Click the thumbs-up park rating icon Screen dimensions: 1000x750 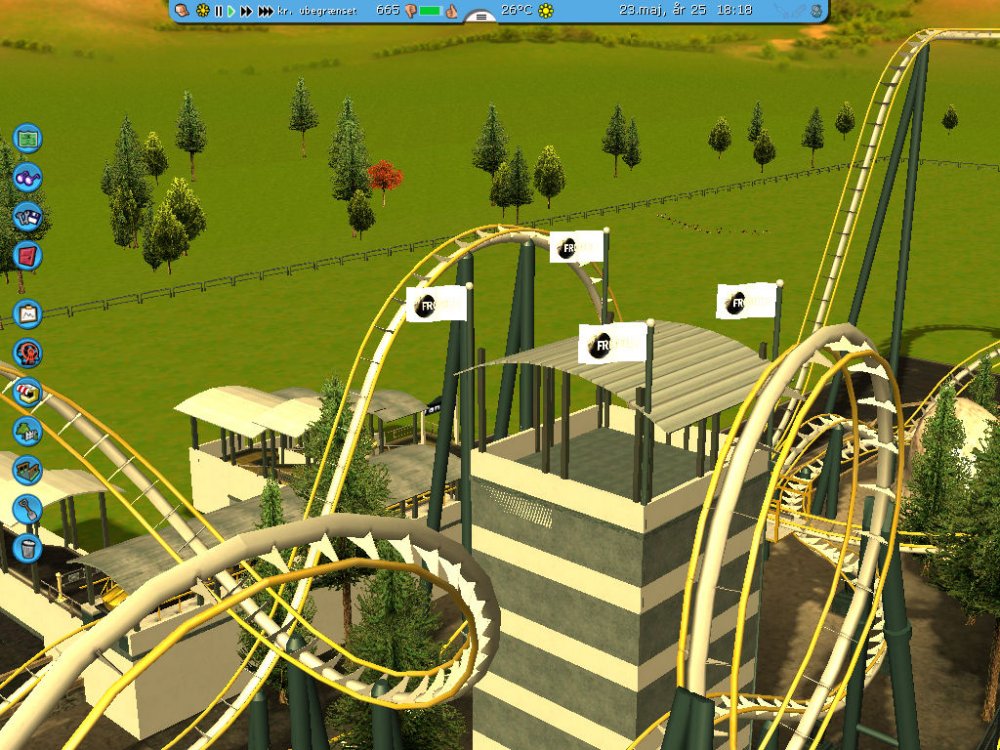[451, 11]
